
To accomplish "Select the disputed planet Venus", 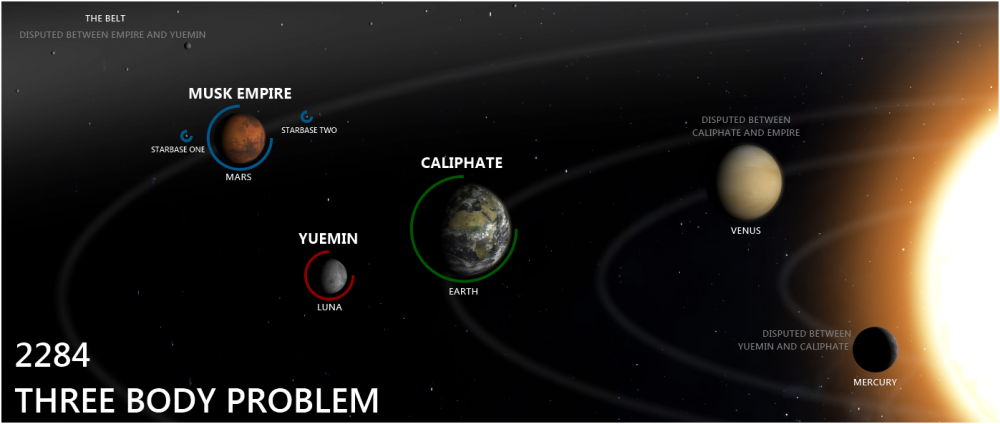I will 749,182.
